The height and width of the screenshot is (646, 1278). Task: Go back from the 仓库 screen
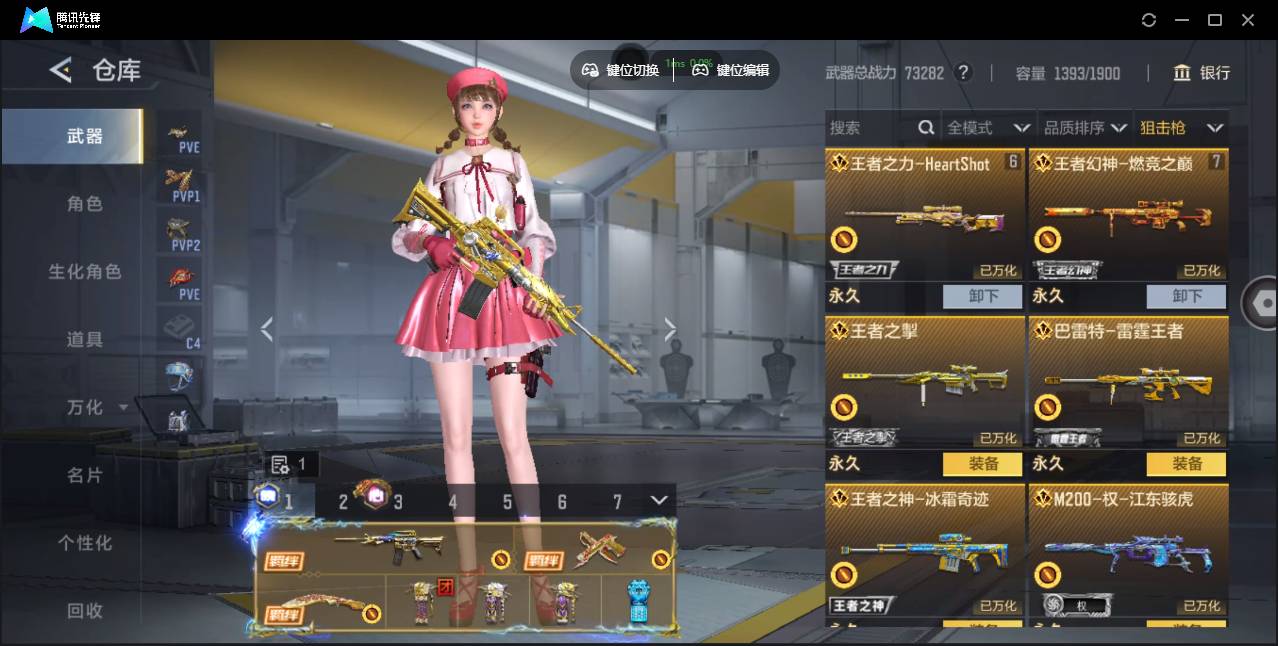(61, 70)
